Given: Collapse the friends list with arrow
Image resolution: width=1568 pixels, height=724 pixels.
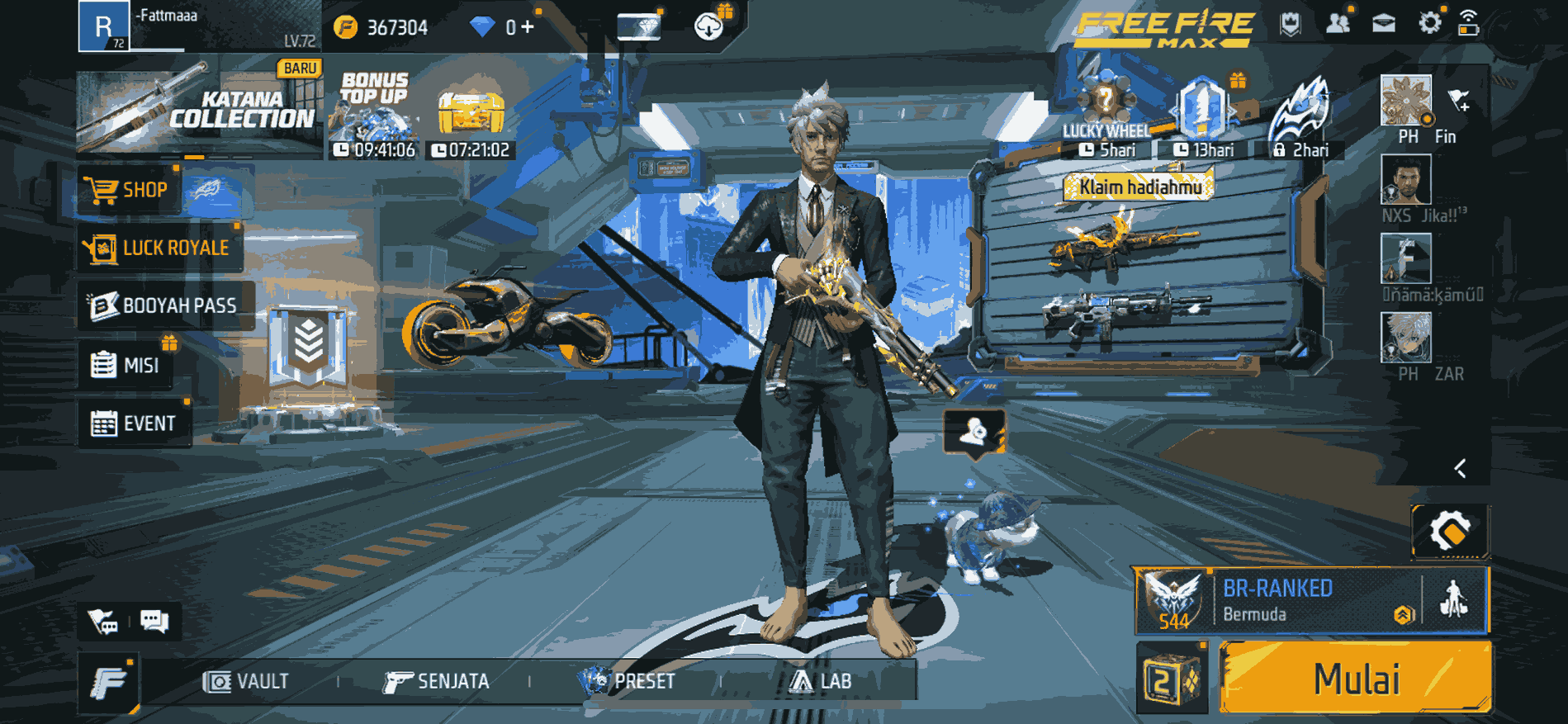Looking at the screenshot, I should 1460,469.
